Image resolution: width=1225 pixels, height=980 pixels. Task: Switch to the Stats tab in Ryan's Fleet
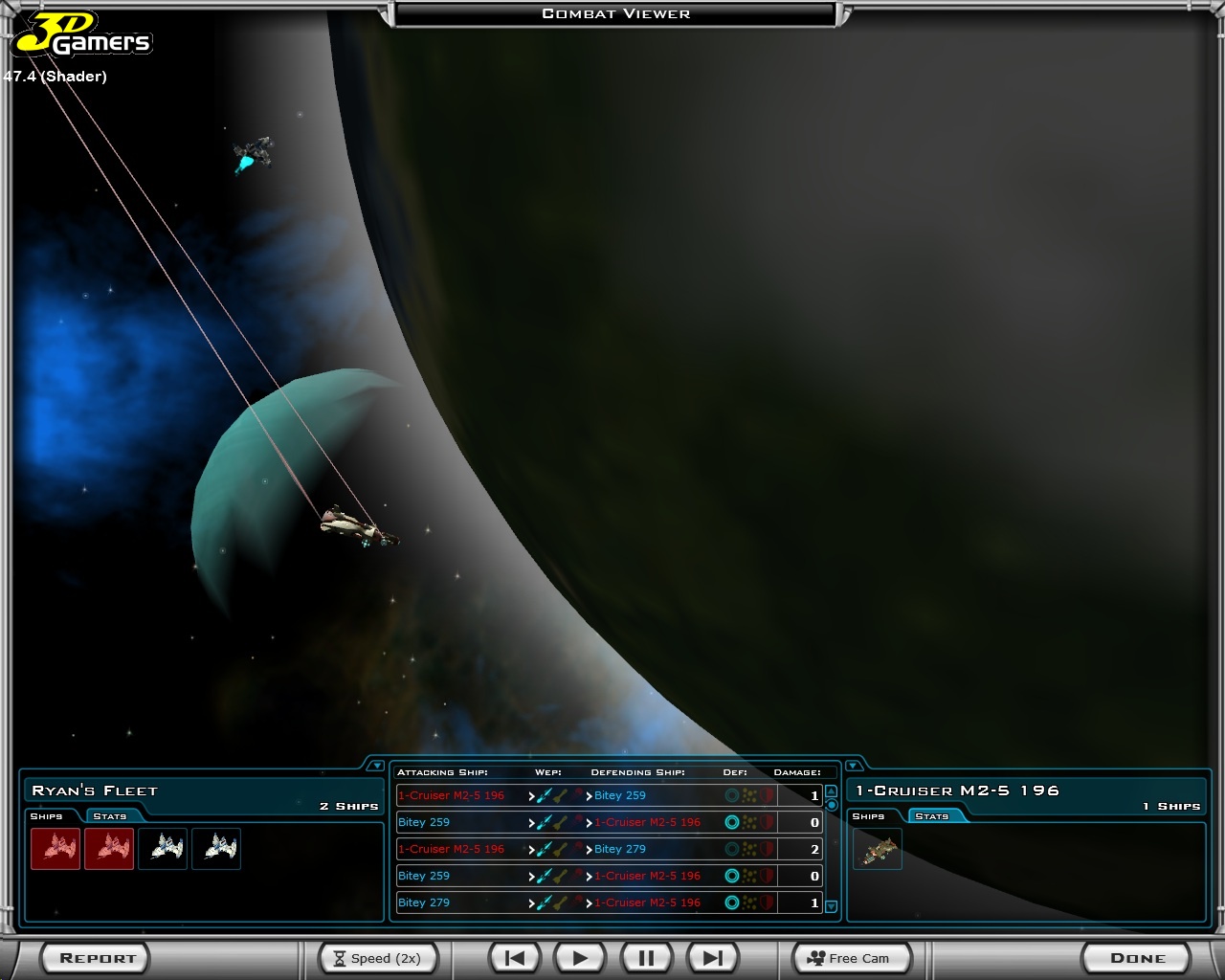[110, 816]
